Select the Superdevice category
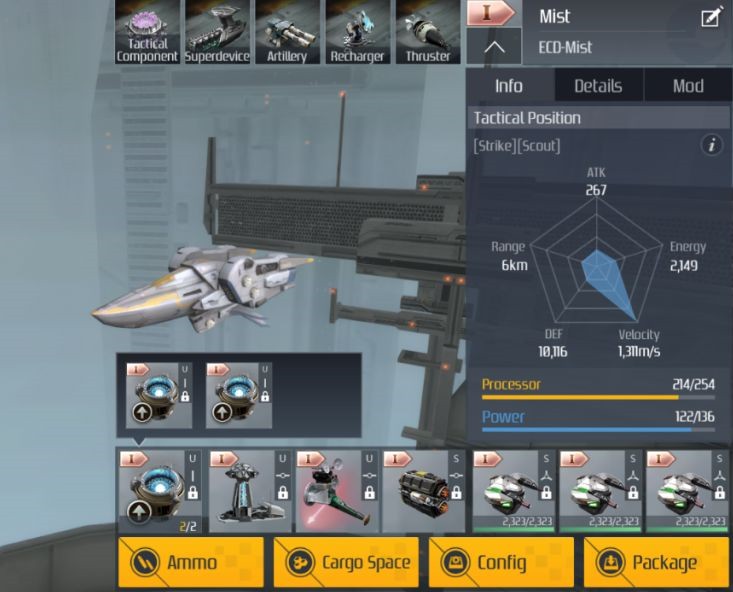Screen dimensions: 733x592 (x=217, y=32)
